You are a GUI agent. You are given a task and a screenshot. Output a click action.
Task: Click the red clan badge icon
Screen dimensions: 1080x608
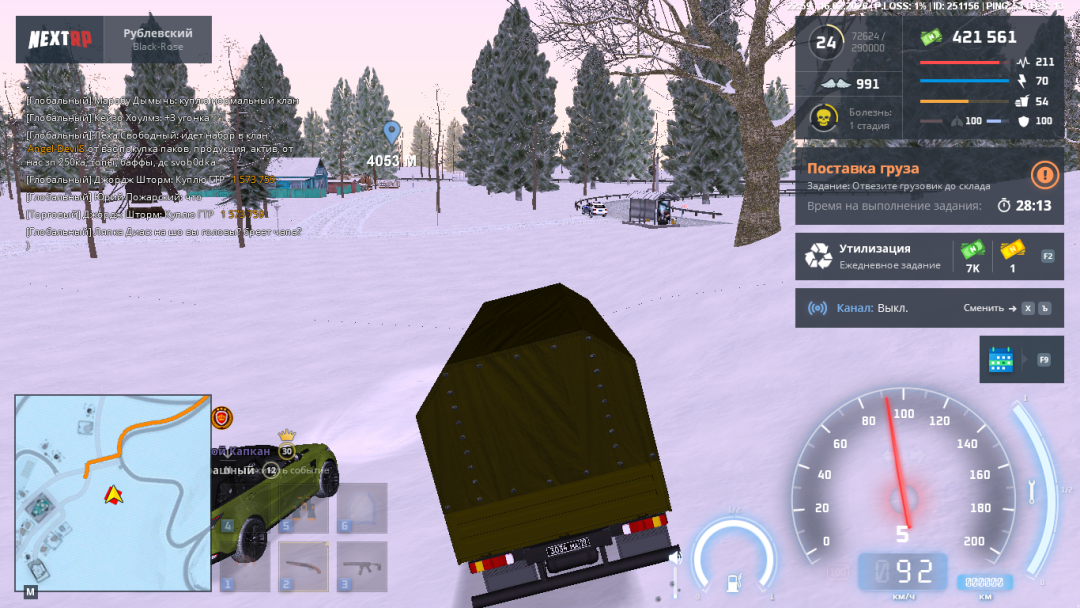[x=224, y=417]
